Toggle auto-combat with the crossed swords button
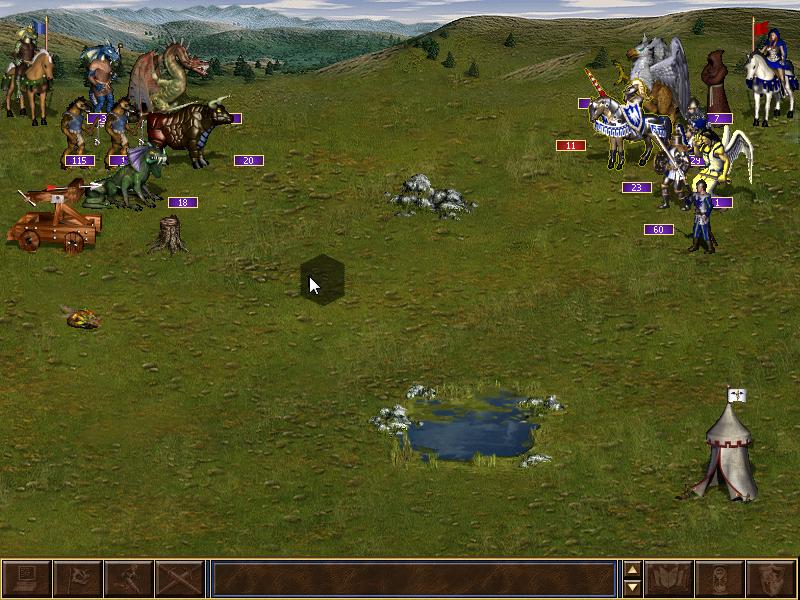 pos(180,579)
